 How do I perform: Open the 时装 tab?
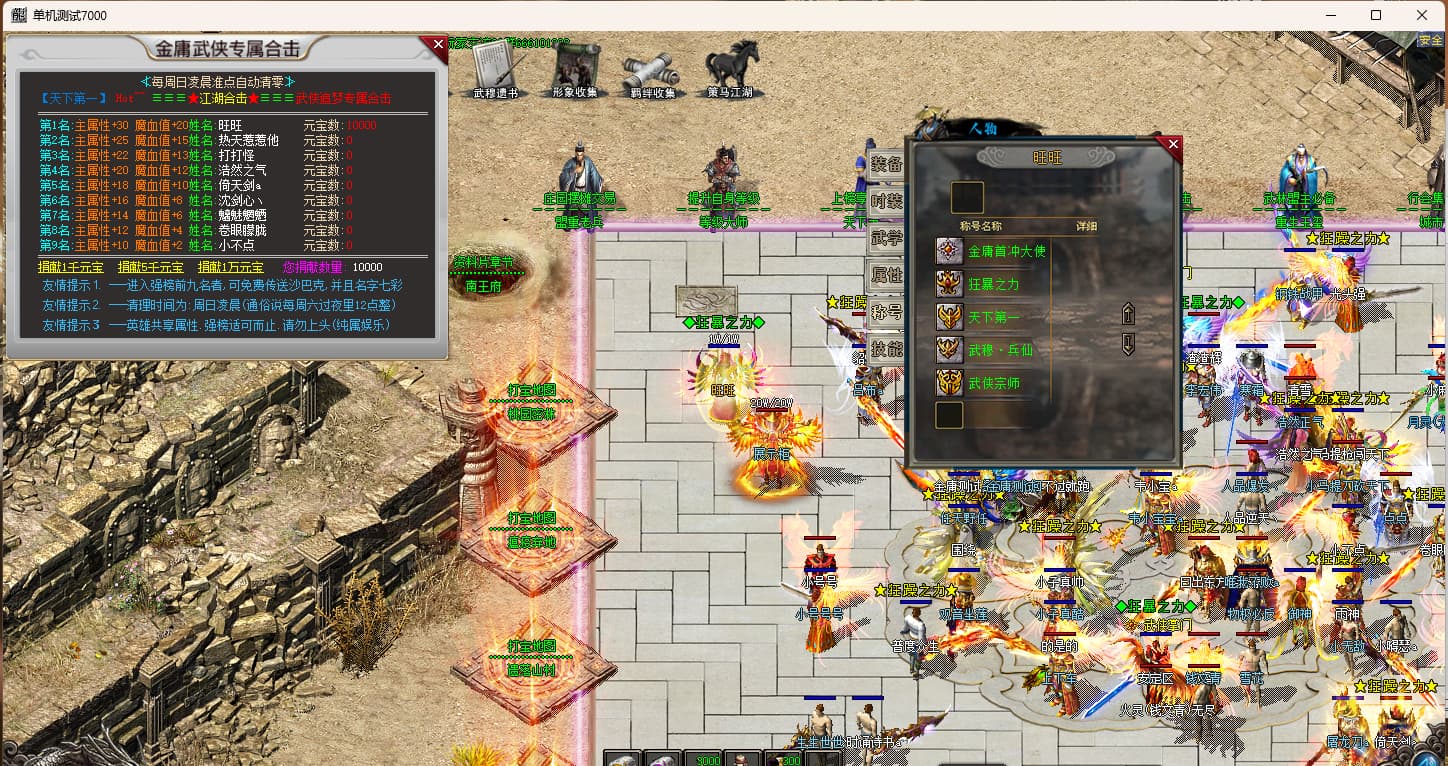[886, 201]
